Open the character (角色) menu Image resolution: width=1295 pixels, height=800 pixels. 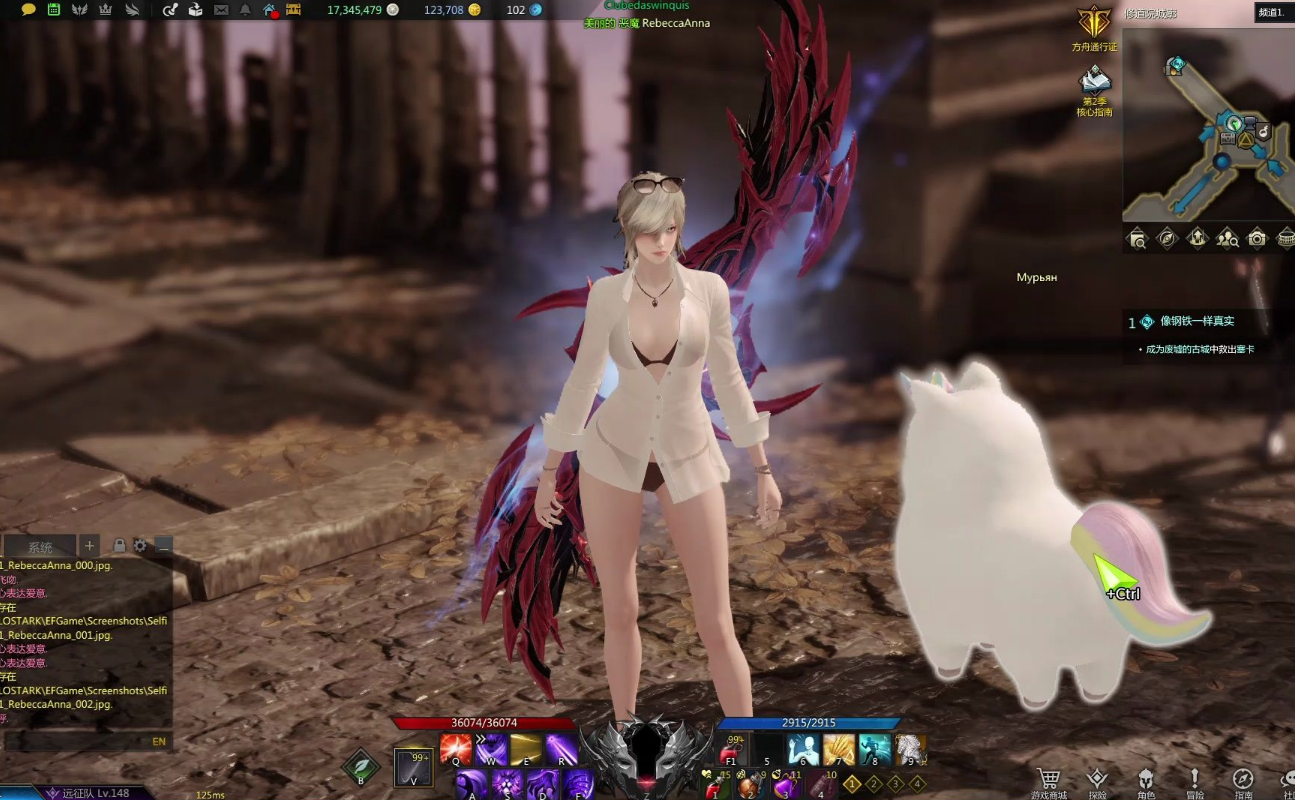1146,778
